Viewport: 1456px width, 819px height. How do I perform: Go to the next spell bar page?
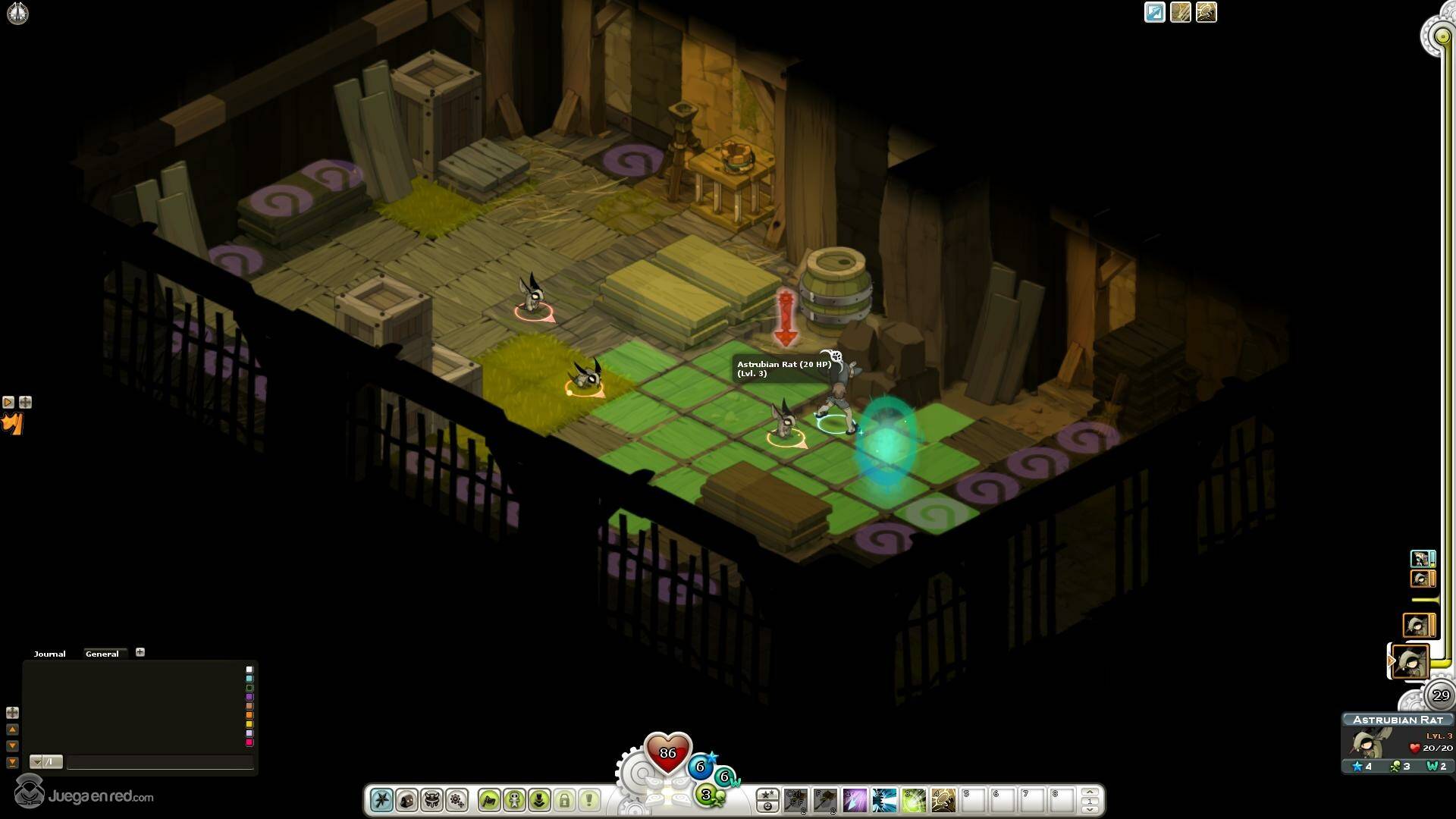[1090, 809]
